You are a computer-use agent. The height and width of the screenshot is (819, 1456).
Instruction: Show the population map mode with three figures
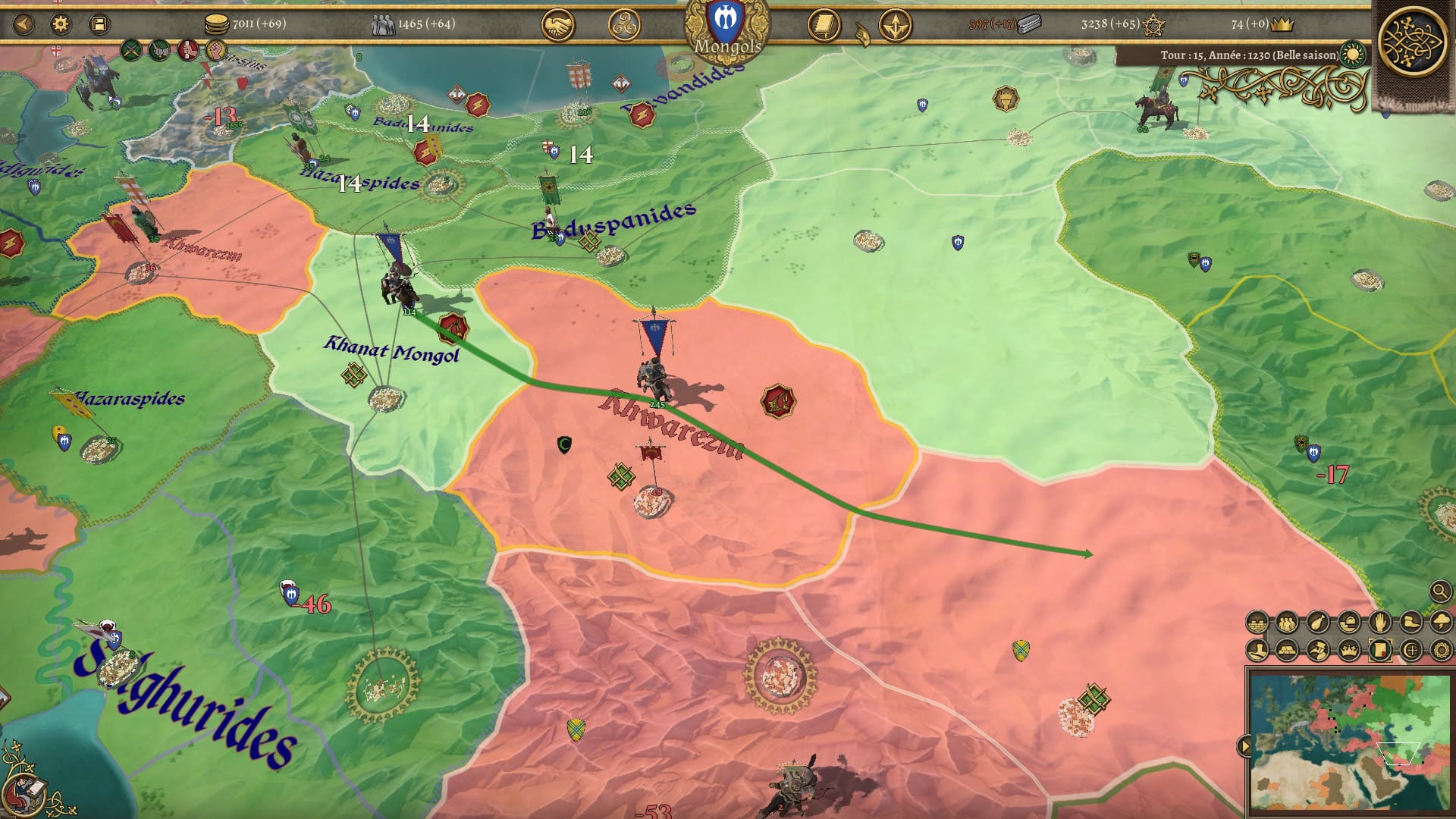[1288, 623]
